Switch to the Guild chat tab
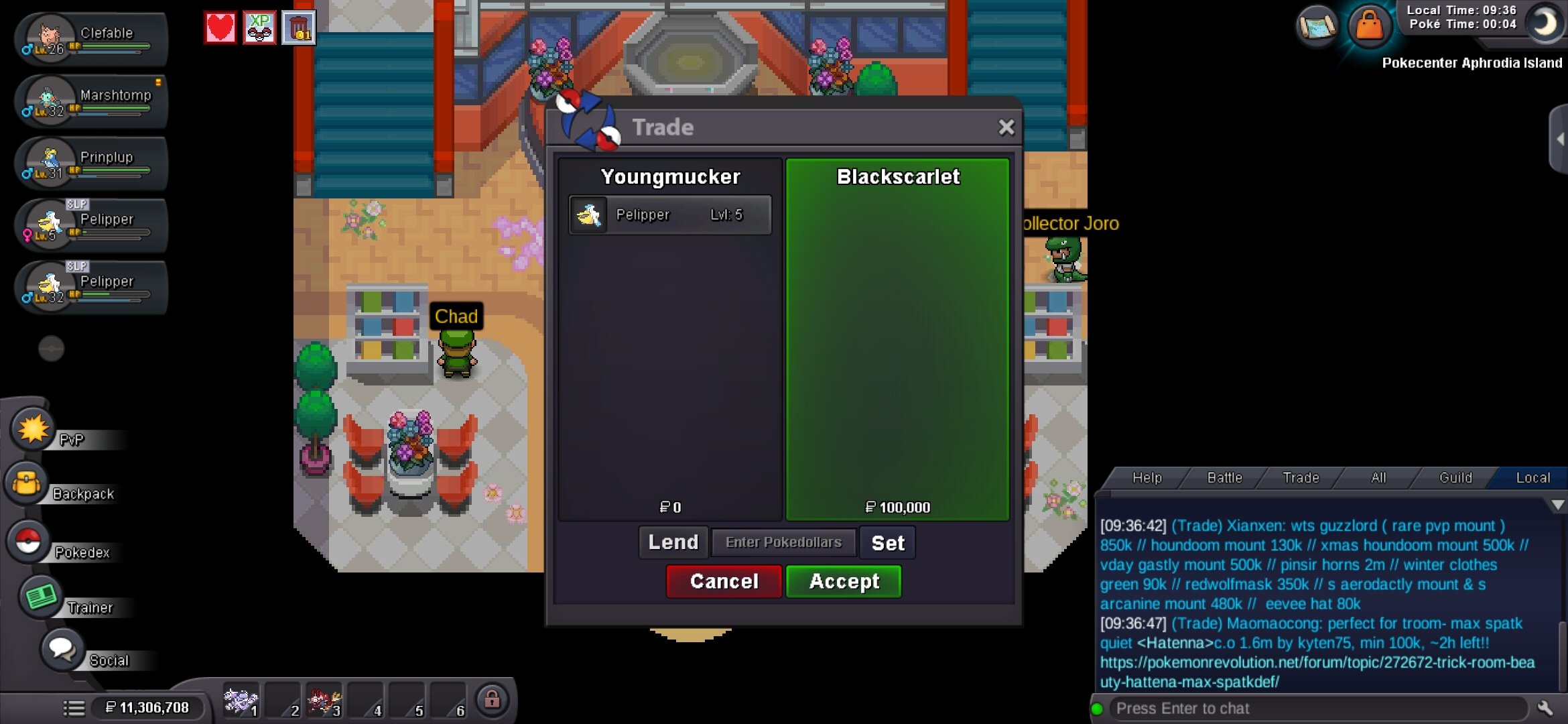 (1455, 478)
